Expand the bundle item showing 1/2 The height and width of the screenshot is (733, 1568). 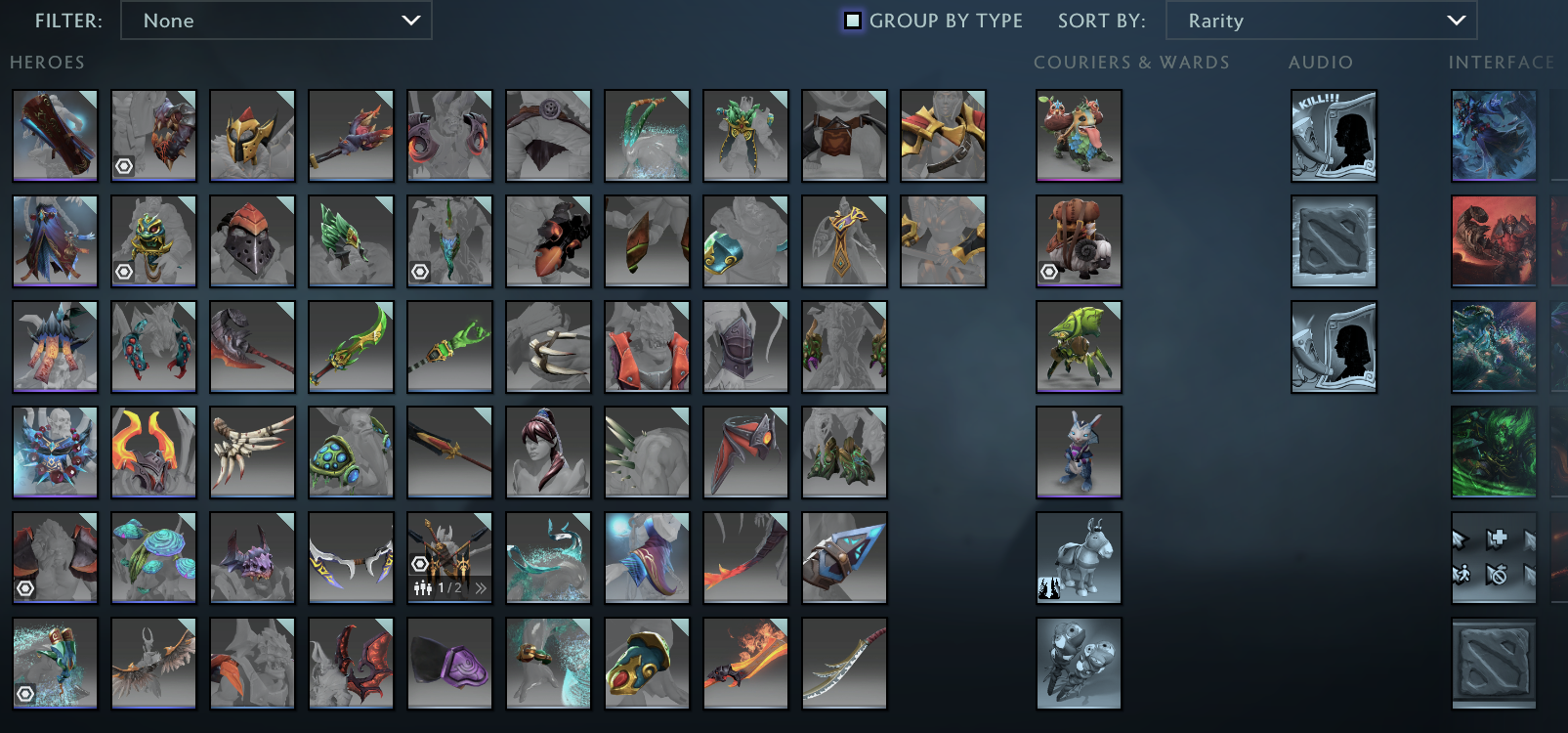click(x=481, y=588)
